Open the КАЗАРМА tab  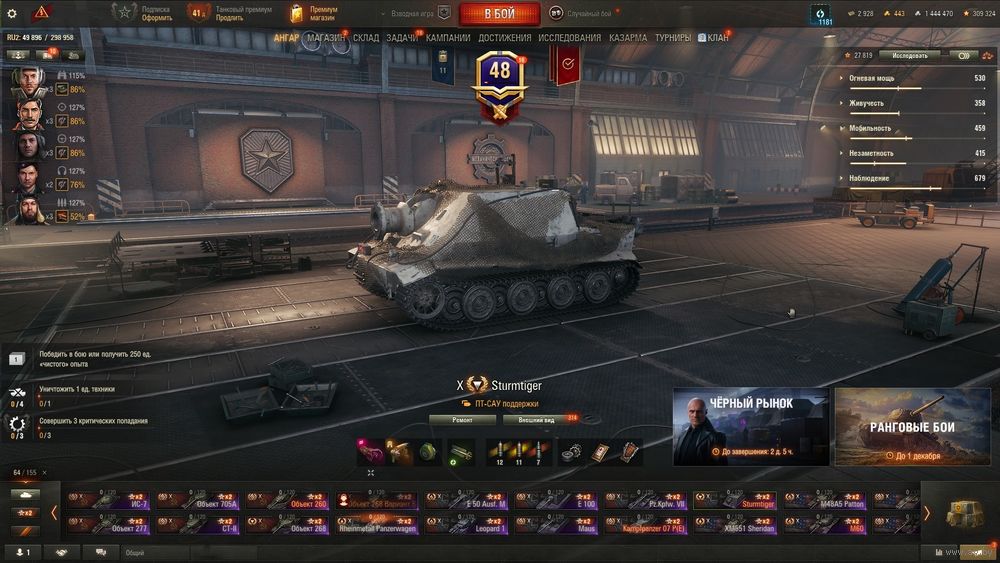pos(628,38)
